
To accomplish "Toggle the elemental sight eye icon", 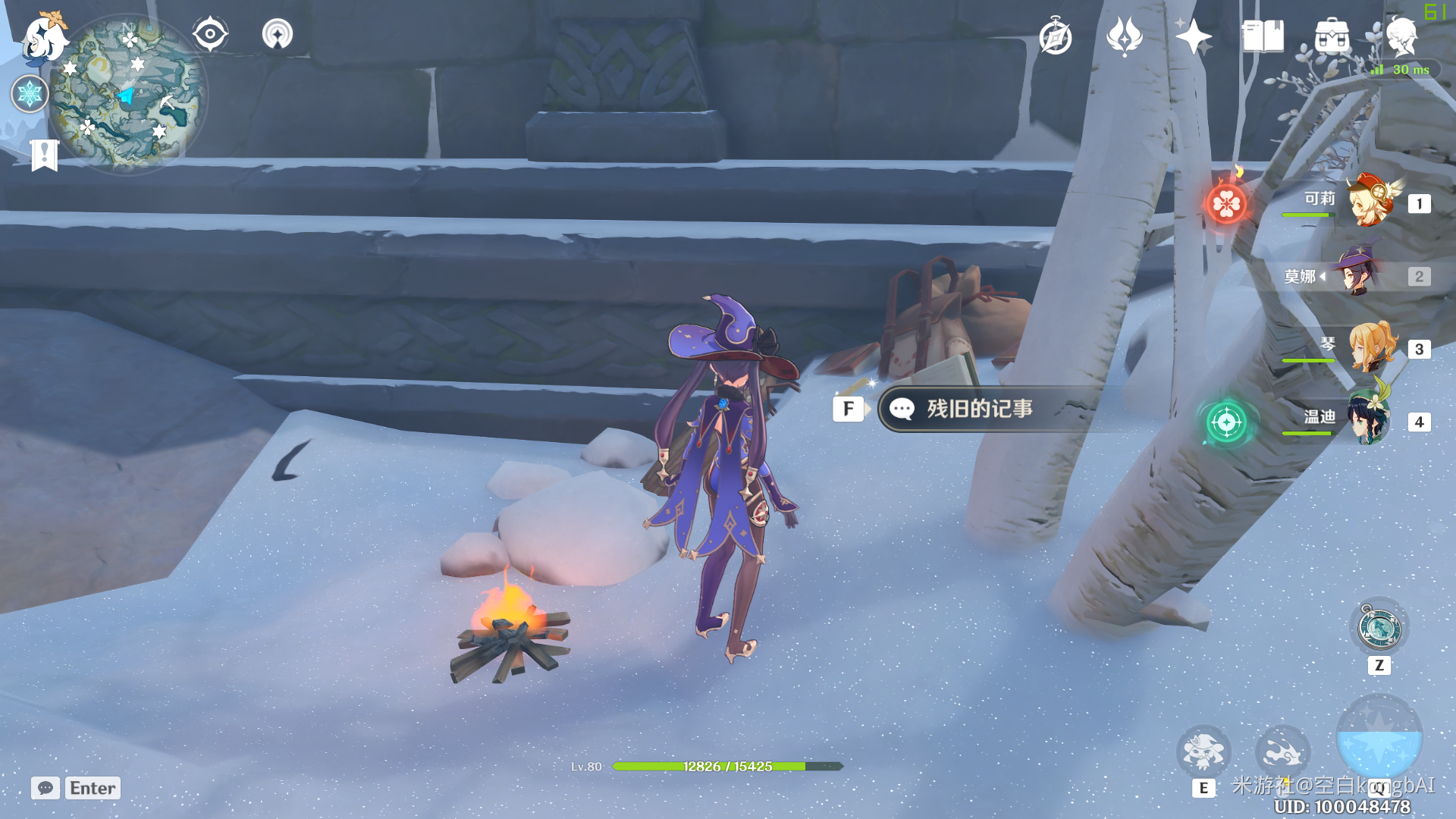I will [x=210, y=34].
